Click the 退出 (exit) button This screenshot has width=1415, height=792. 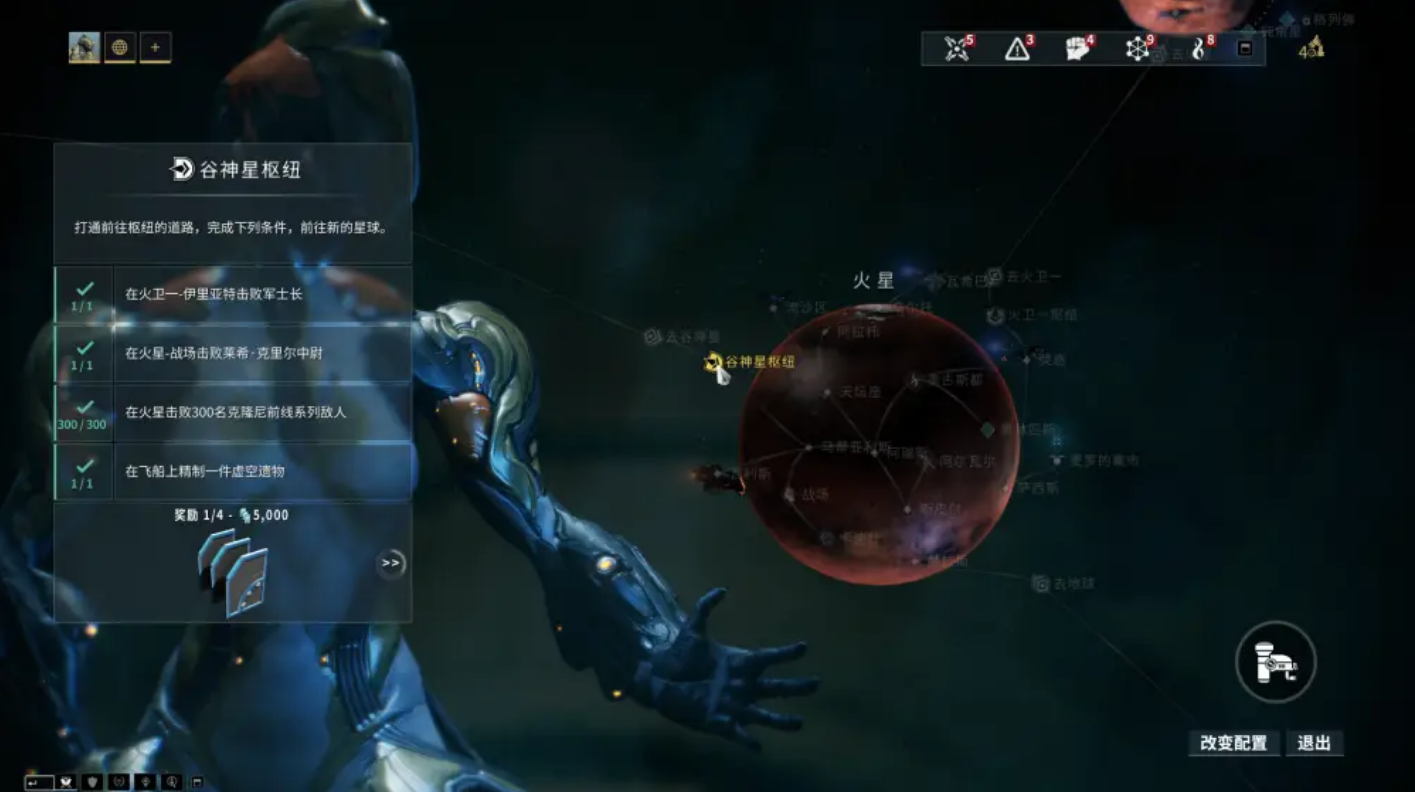pyautogui.click(x=1314, y=743)
